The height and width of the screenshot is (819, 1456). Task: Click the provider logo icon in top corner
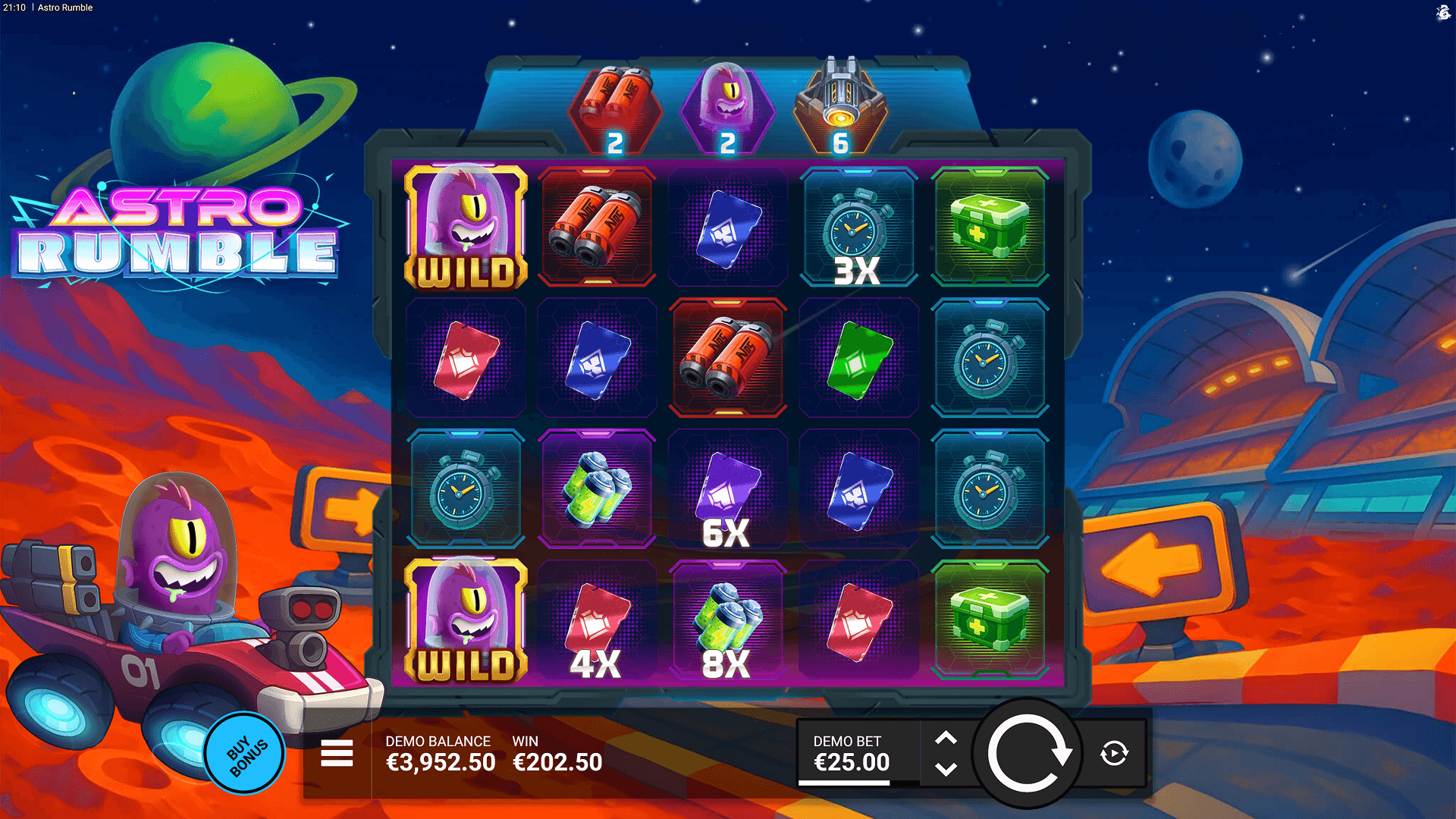1443,12
